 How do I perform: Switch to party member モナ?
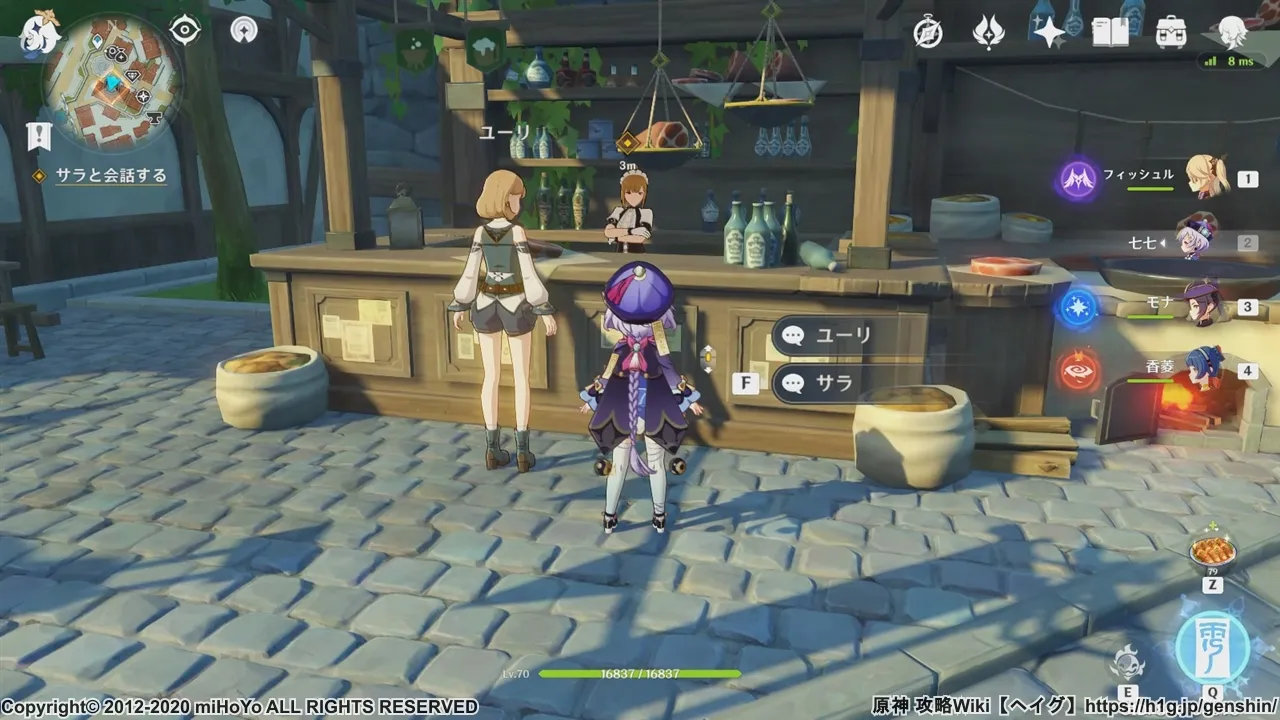(1205, 305)
